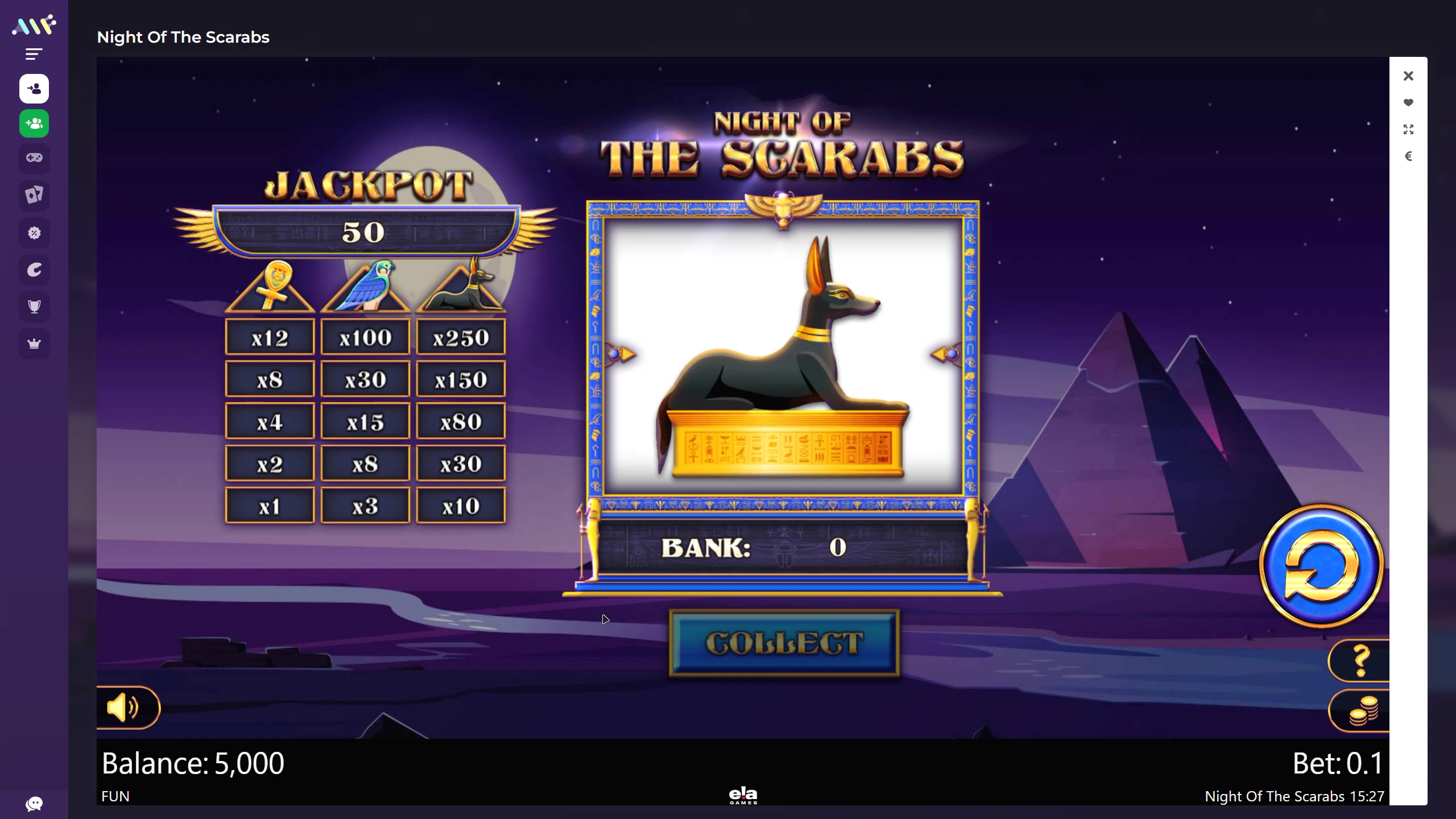Enter fullscreen mode via expand icon
1456x819 pixels.
point(1408,130)
